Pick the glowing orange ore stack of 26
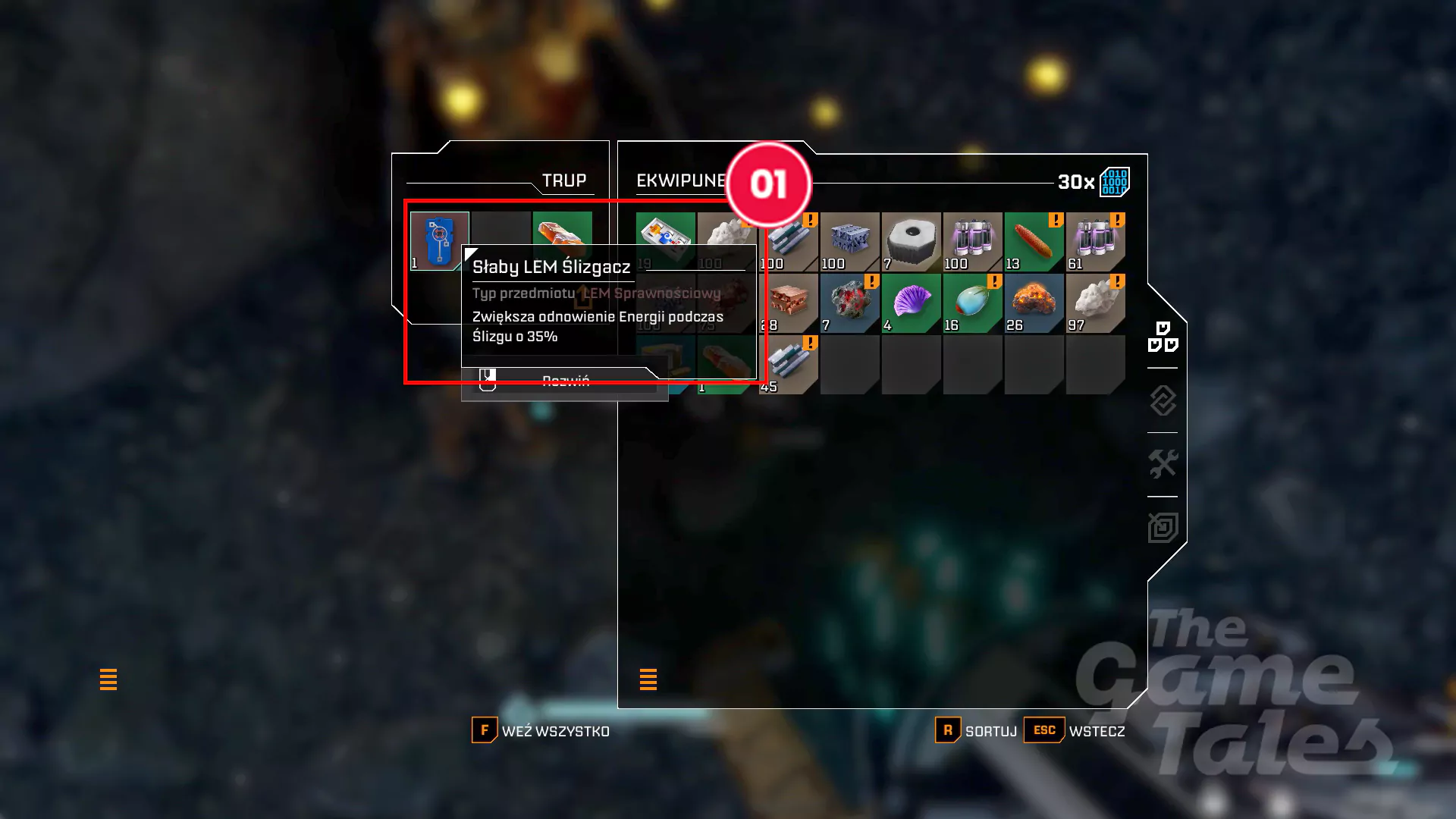1456x819 pixels. pos(1034,303)
